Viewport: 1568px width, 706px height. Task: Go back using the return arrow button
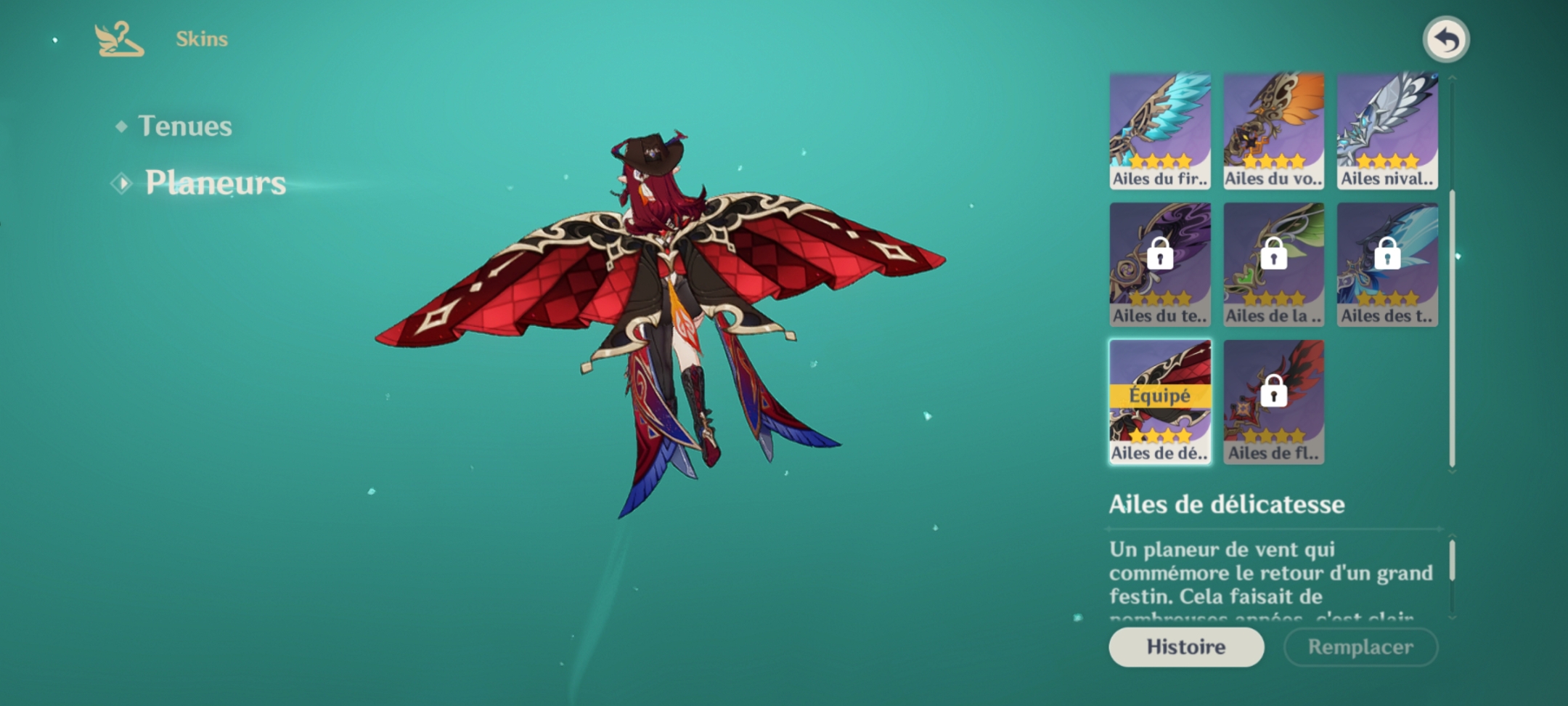(x=1445, y=40)
